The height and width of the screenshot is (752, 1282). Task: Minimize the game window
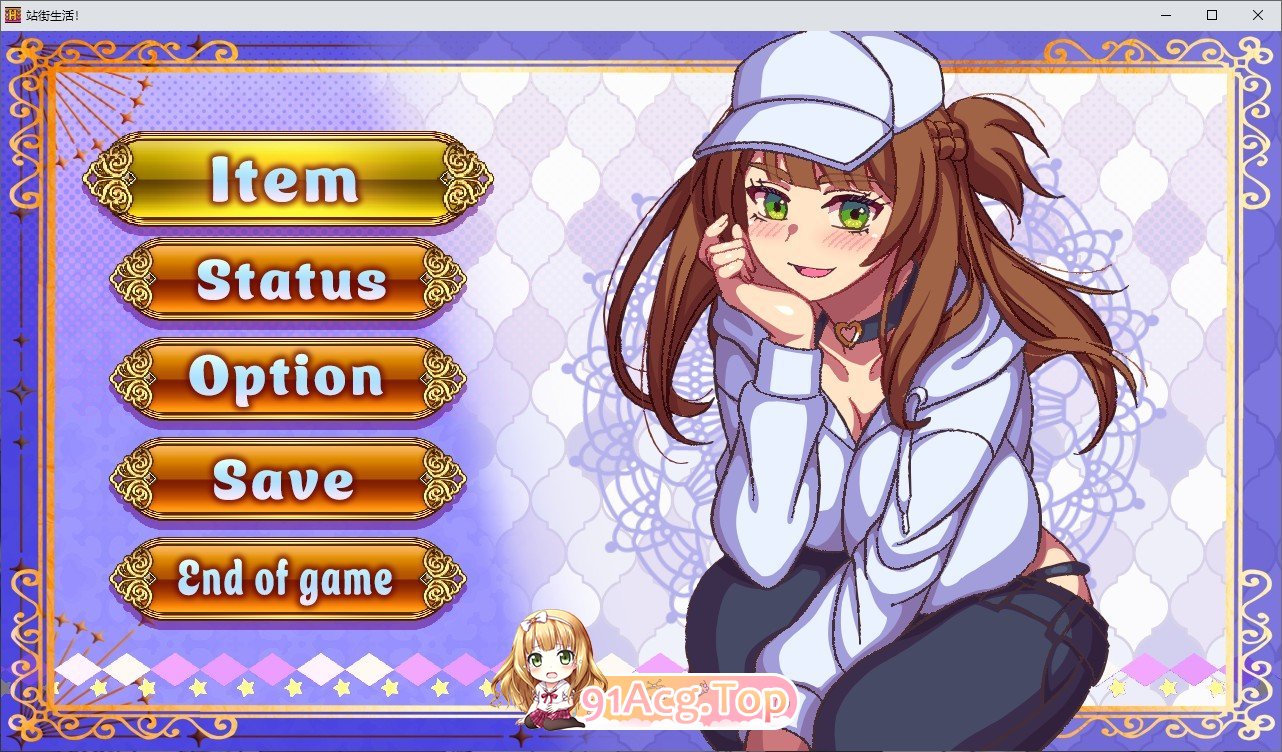1166,15
